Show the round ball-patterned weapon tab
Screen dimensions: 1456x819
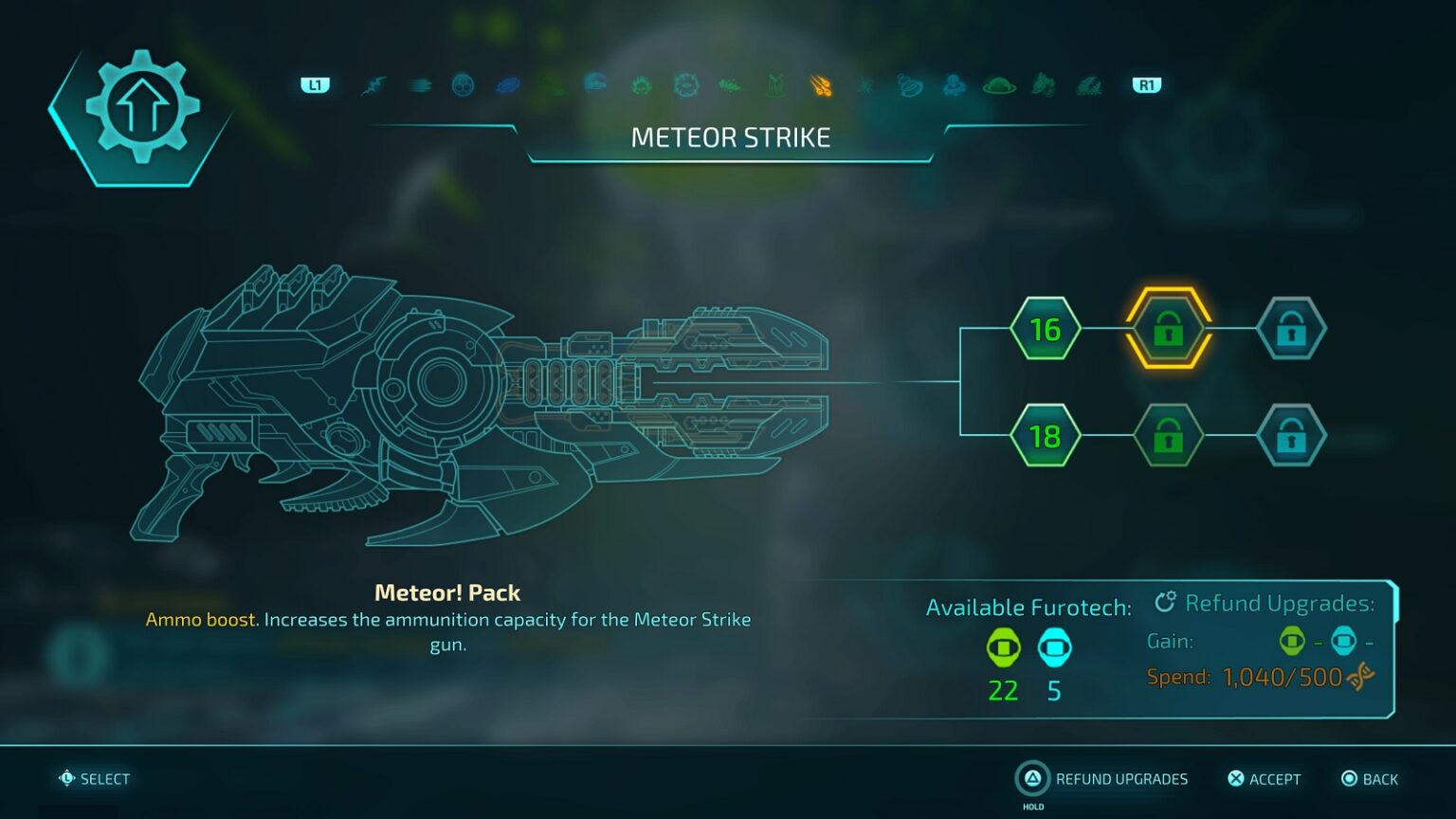[x=463, y=86]
